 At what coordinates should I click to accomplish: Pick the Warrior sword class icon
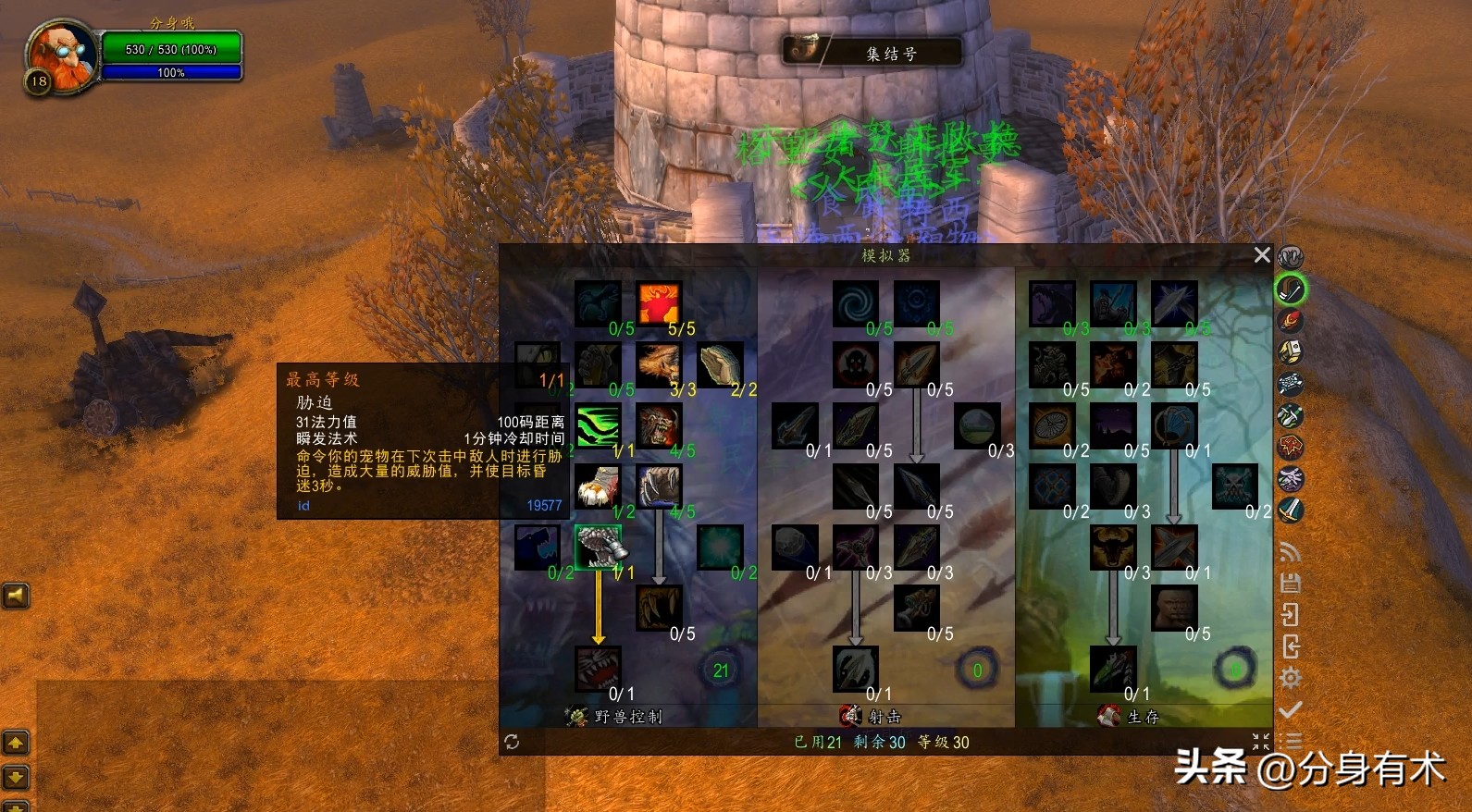[x=1291, y=510]
